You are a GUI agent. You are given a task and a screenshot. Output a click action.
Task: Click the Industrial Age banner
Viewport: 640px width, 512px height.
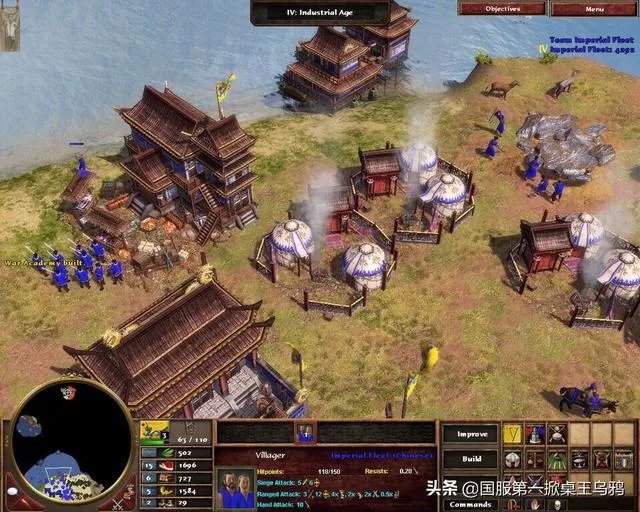pyautogui.click(x=320, y=13)
